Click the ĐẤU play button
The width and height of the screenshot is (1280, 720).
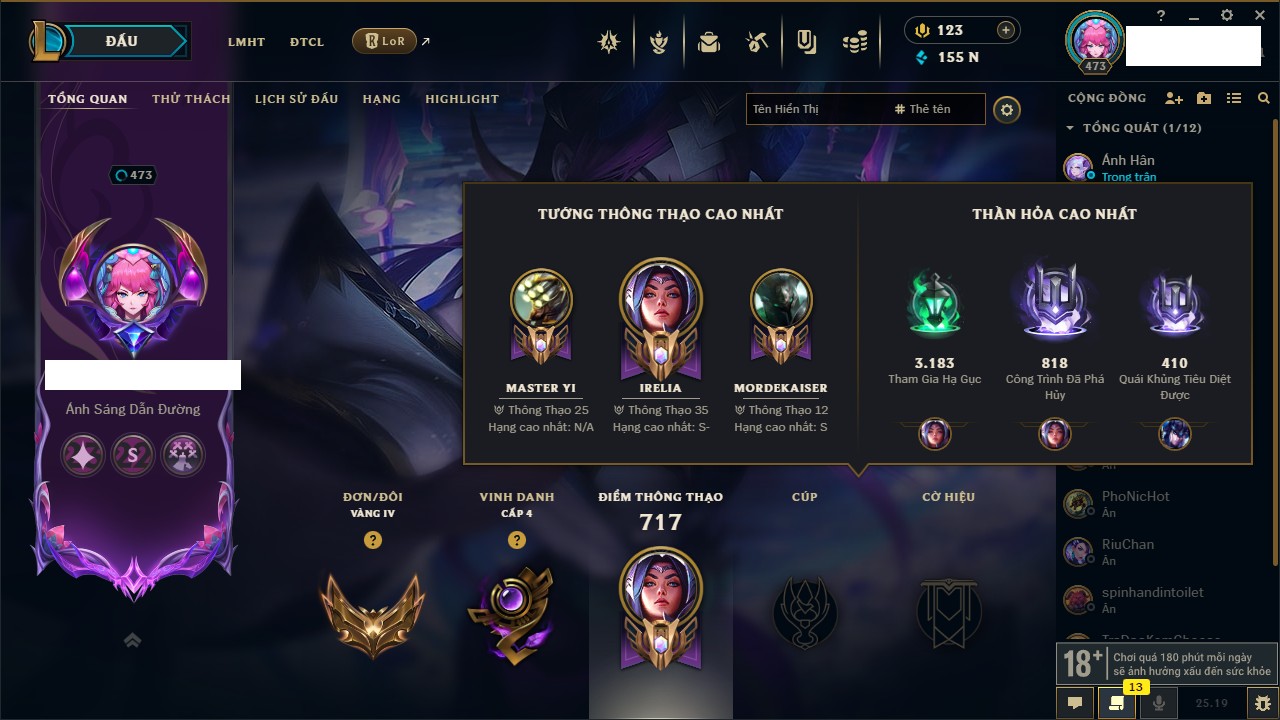click(x=121, y=41)
